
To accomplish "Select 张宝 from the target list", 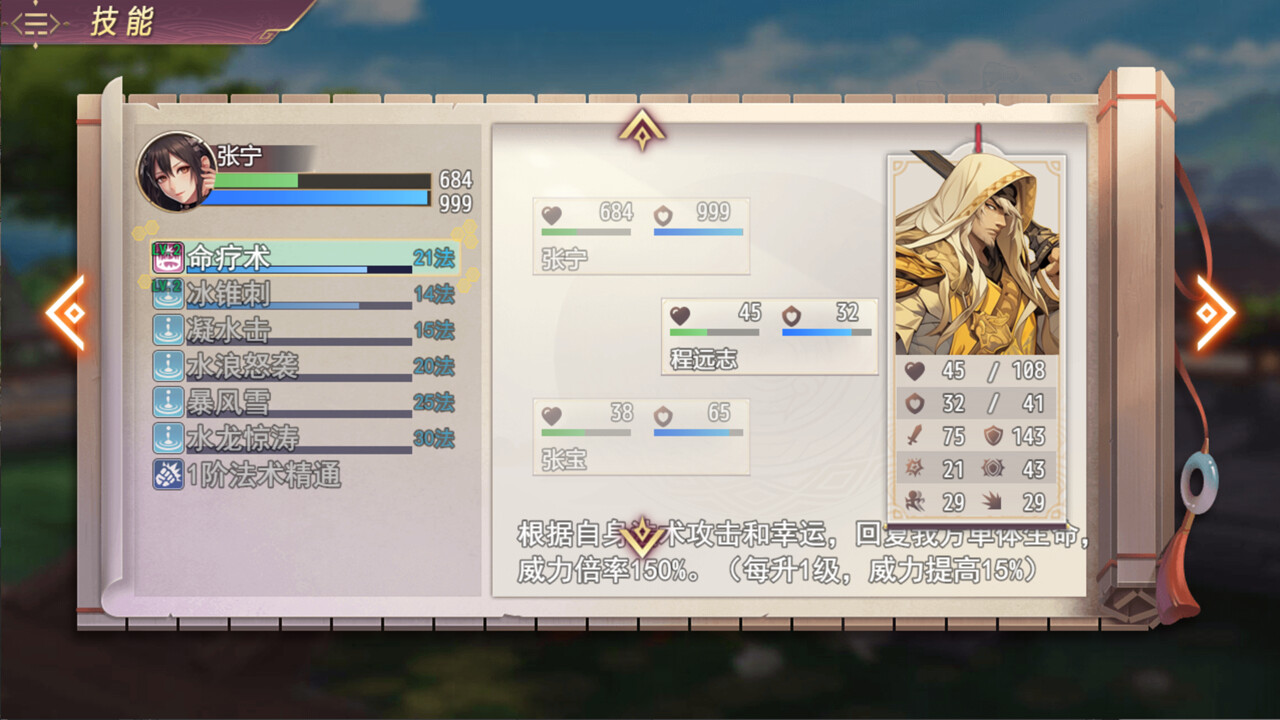I will tap(640, 437).
